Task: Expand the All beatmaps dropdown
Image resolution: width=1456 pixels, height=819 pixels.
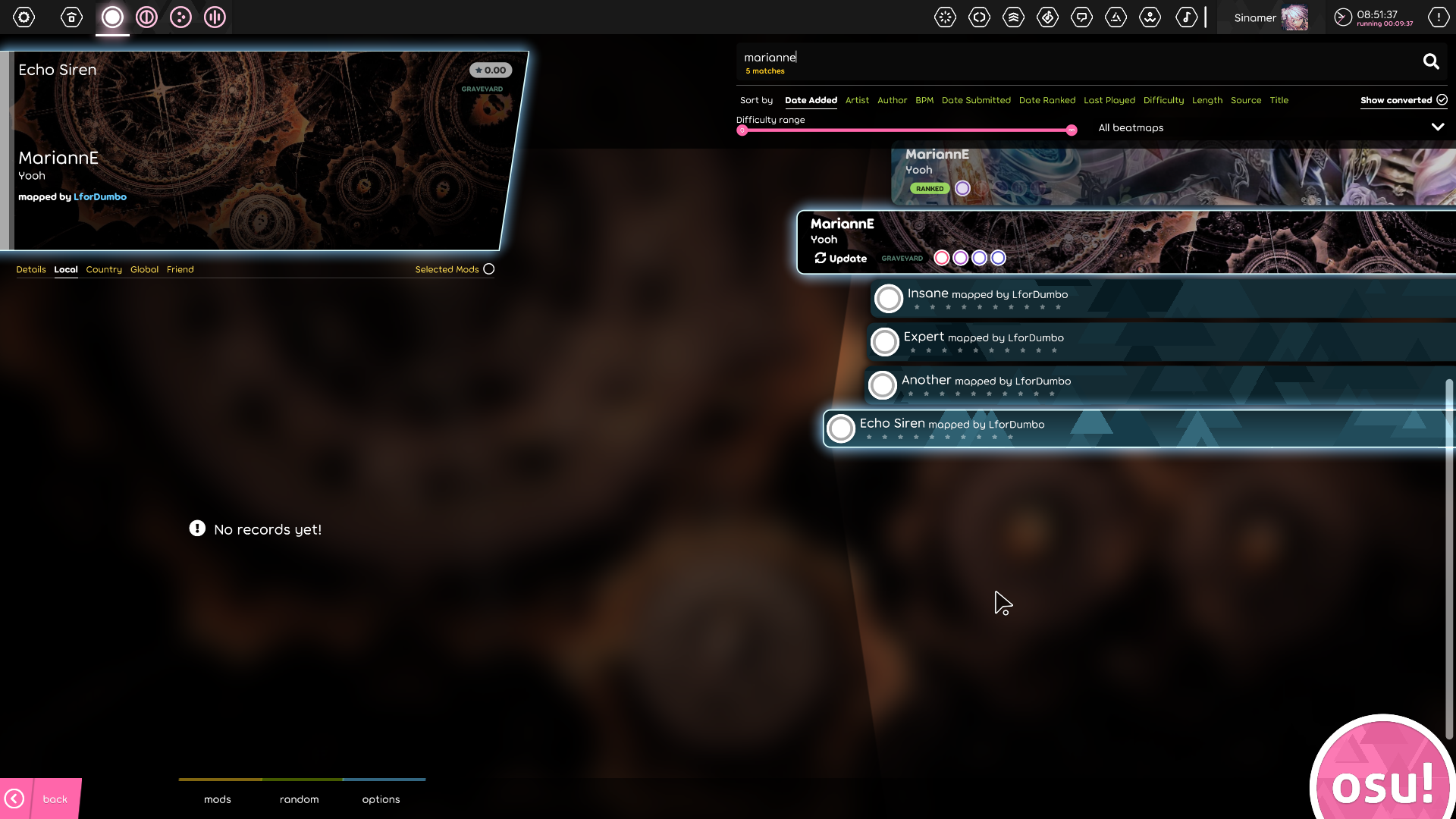Action: pyautogui.click(x=1438, y=127)
